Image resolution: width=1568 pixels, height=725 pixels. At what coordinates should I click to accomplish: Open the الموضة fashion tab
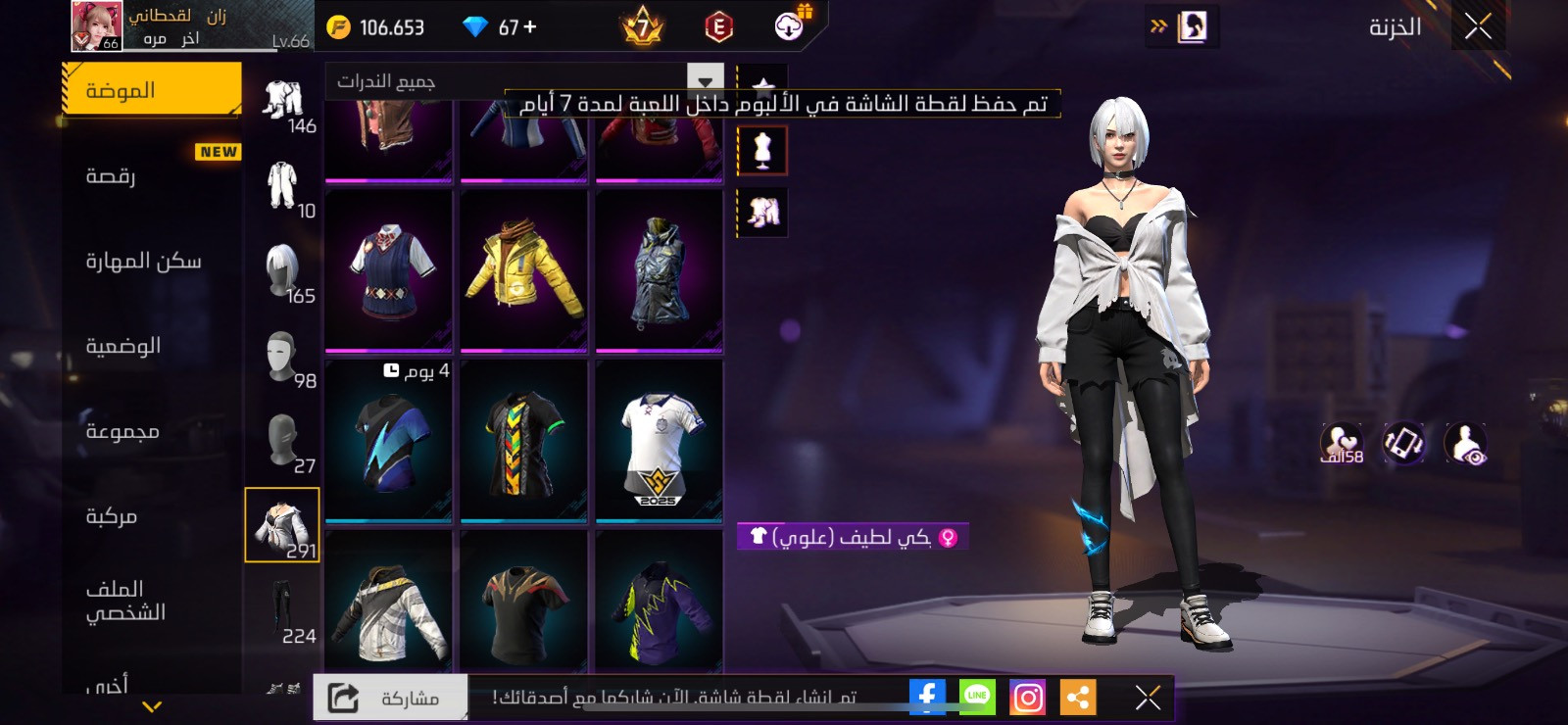tap(152, 90)
